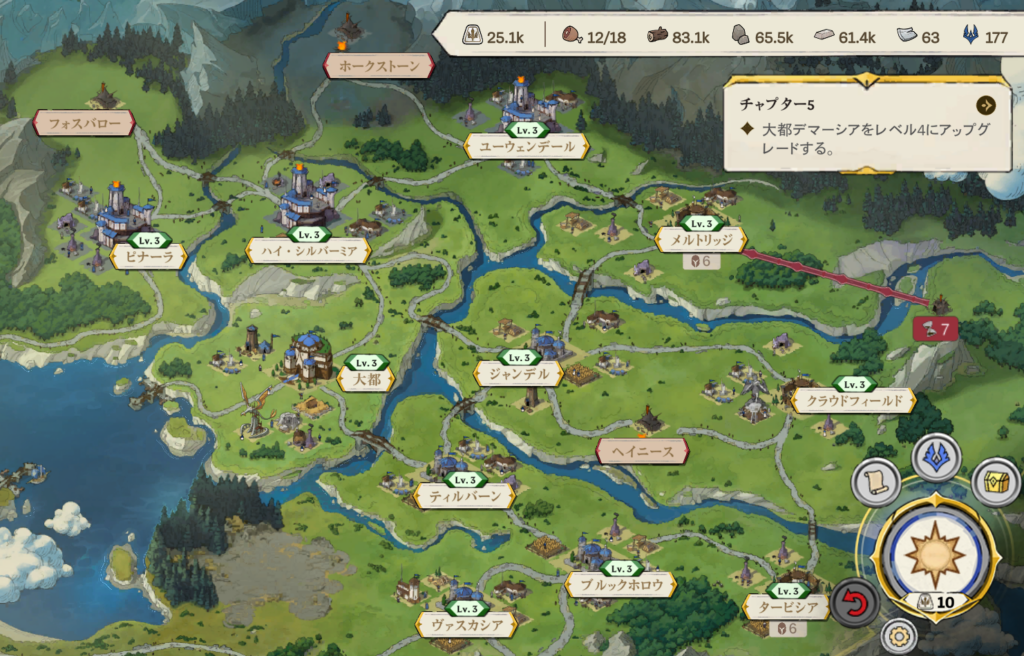The width and height of the screenshot is (1024, 656).
Task: Click the red enemy marker showing 7
Action: coord(937,327)
